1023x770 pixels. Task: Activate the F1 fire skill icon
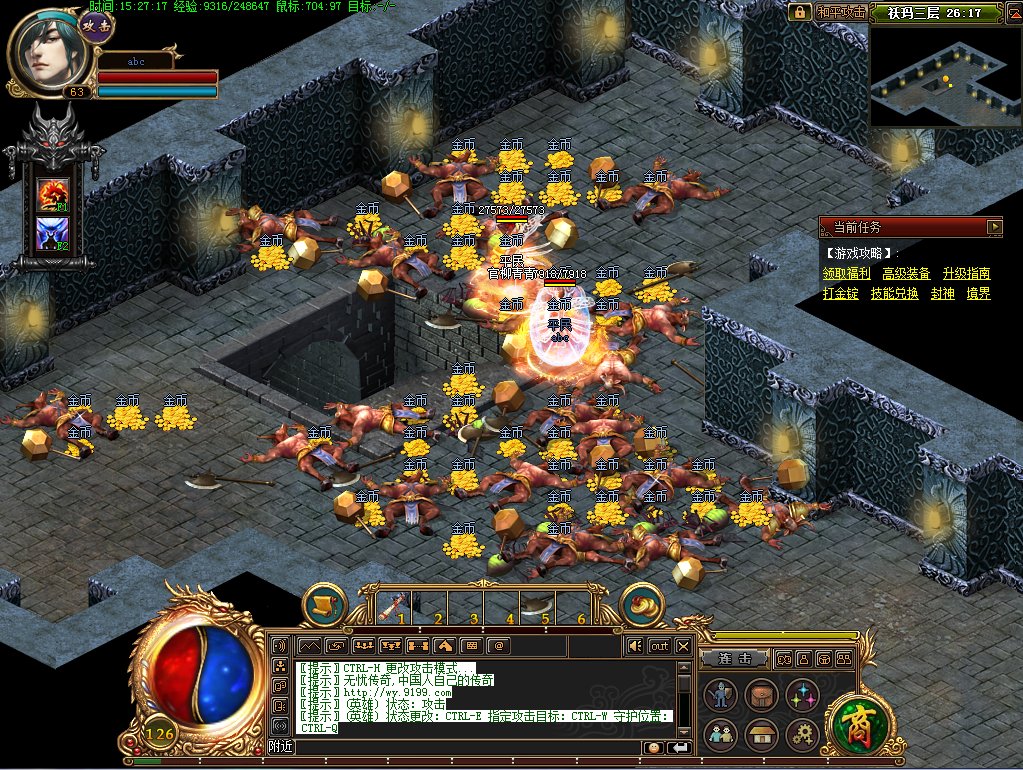pyautogui.click(x=52, y=193)
